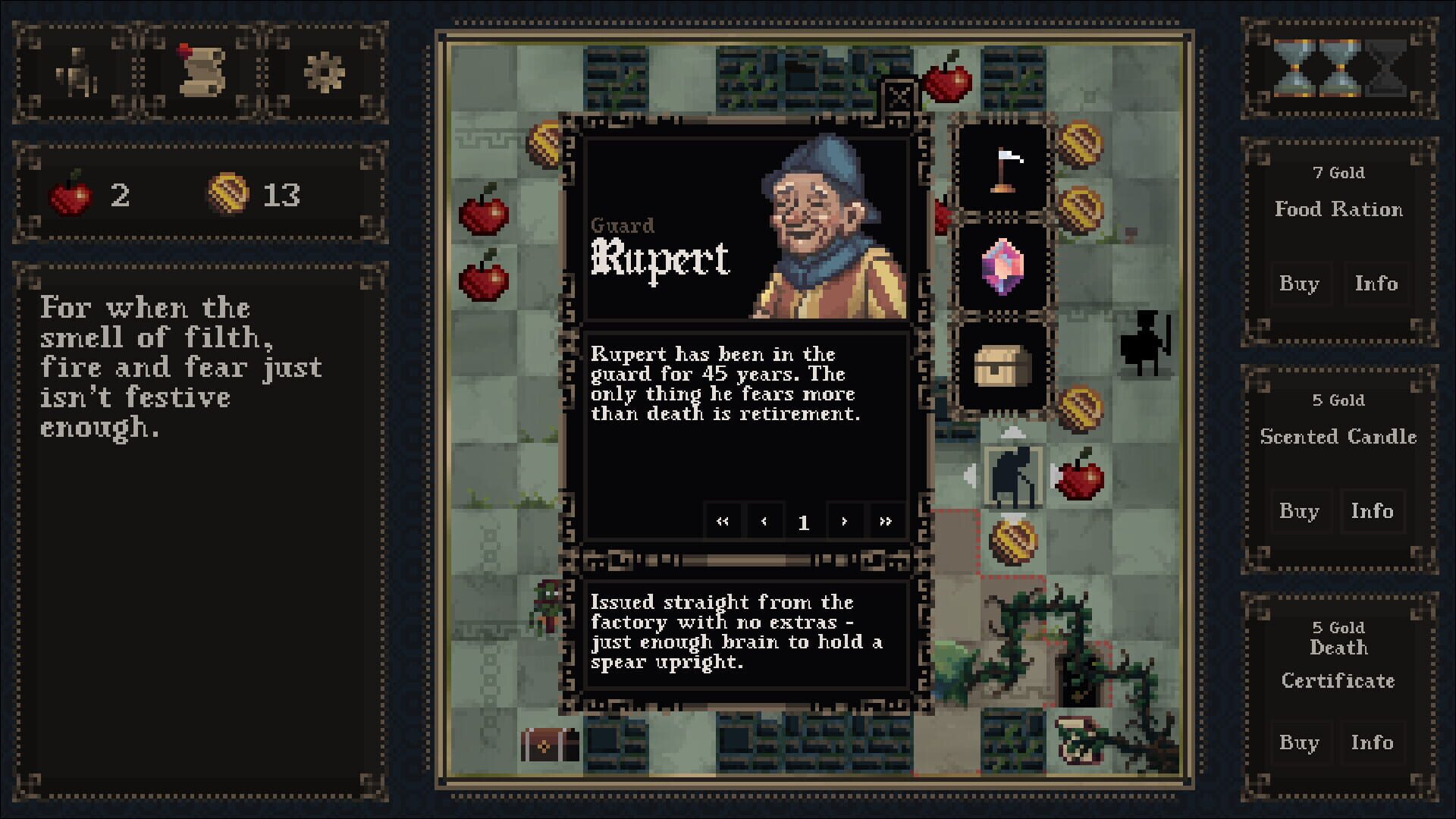View Scented Candle info

[1372, 511]
